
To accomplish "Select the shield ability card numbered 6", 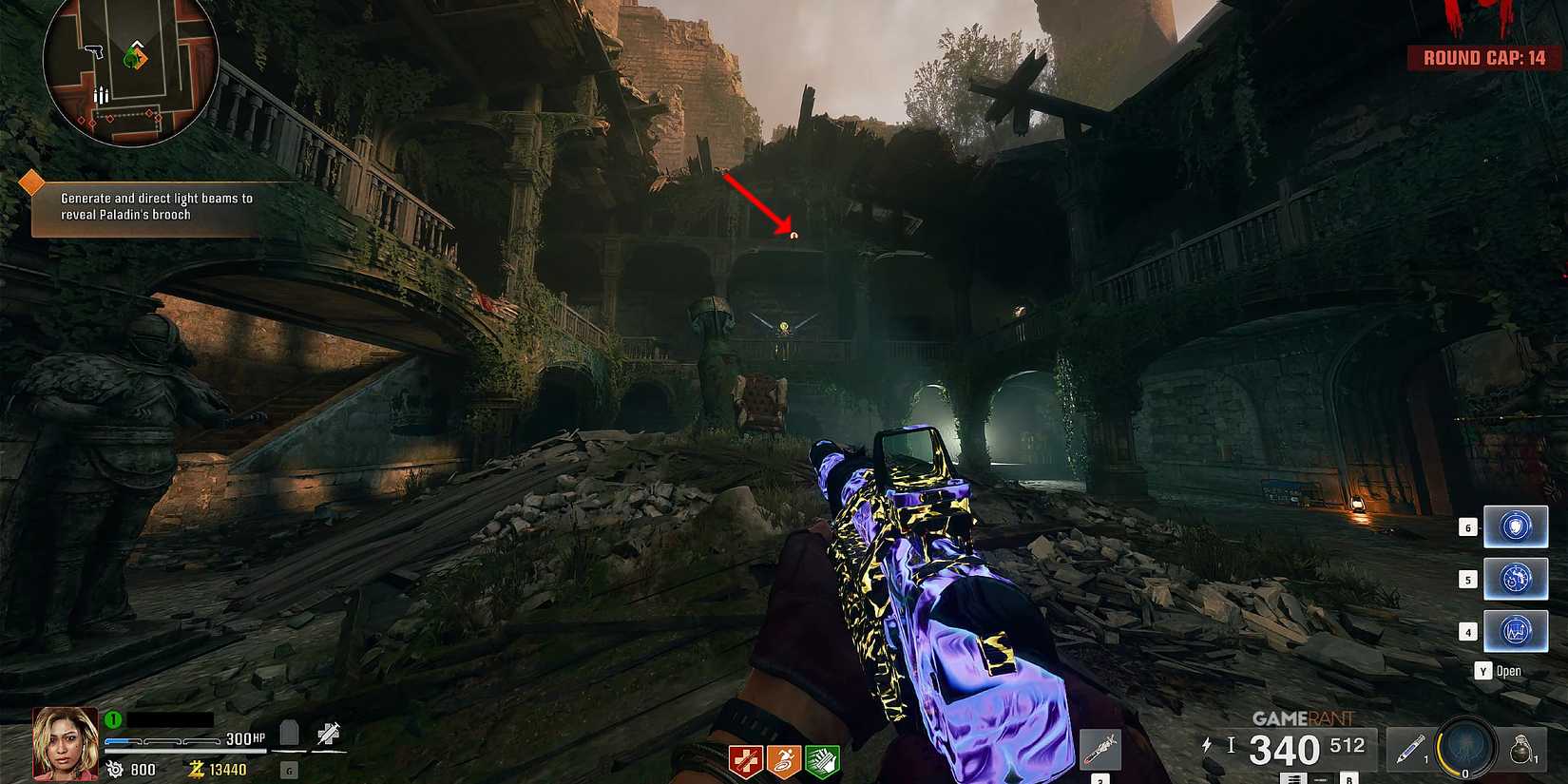I will point(1515,526).
